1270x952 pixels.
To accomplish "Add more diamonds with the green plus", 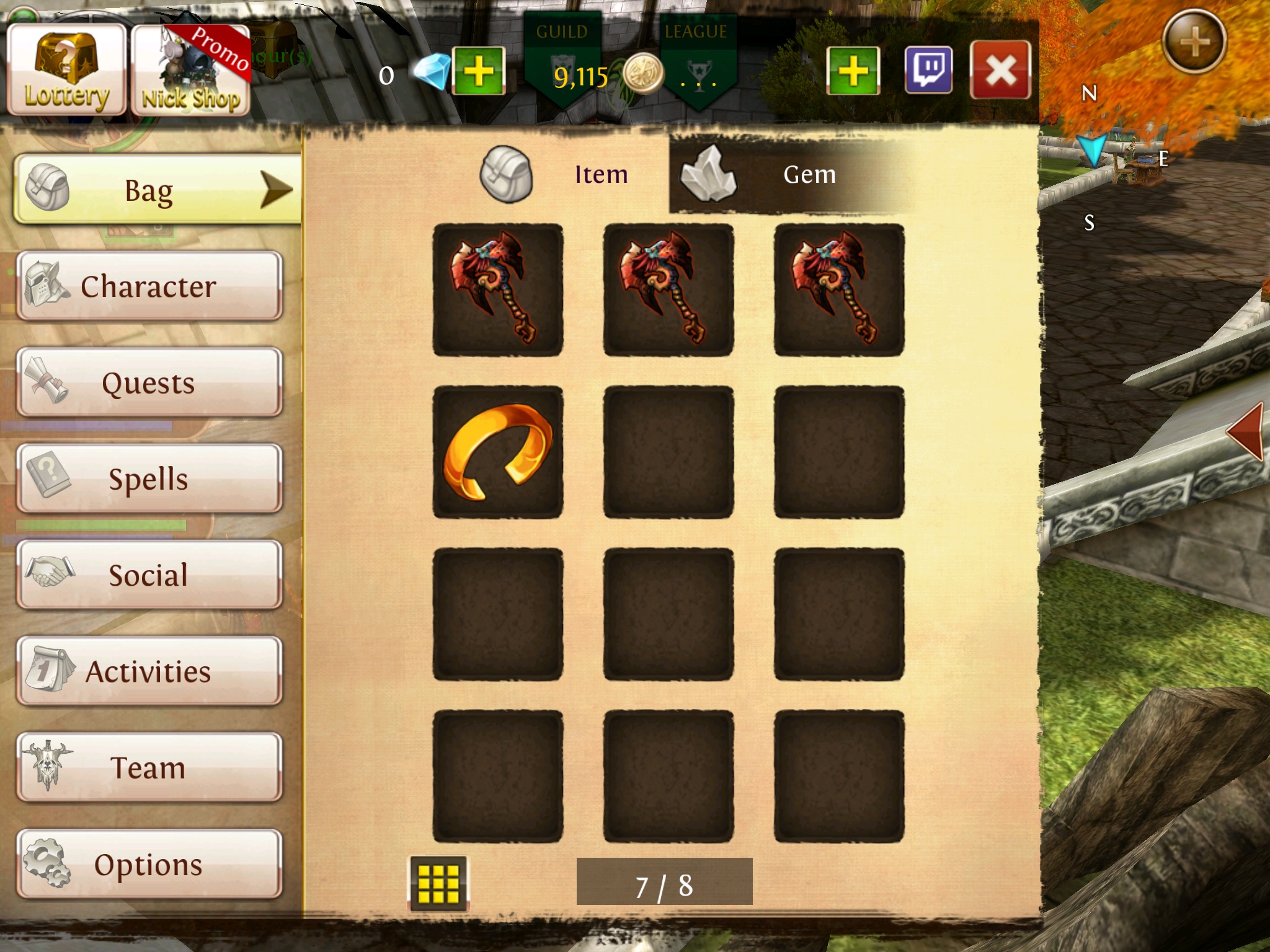I will tap(479, 71).
